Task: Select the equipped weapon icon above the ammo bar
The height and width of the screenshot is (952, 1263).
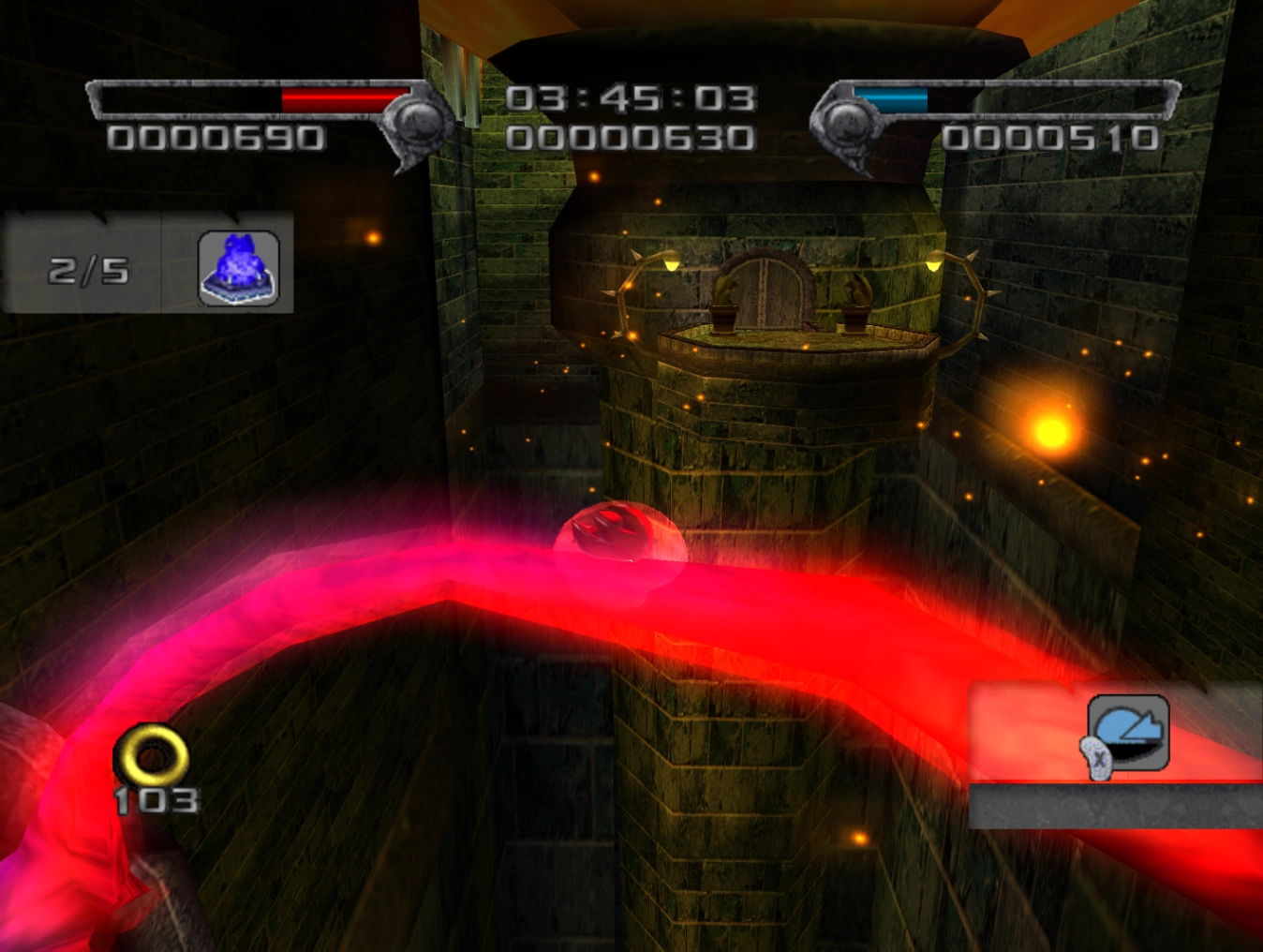Action: tap(1128, 734)
